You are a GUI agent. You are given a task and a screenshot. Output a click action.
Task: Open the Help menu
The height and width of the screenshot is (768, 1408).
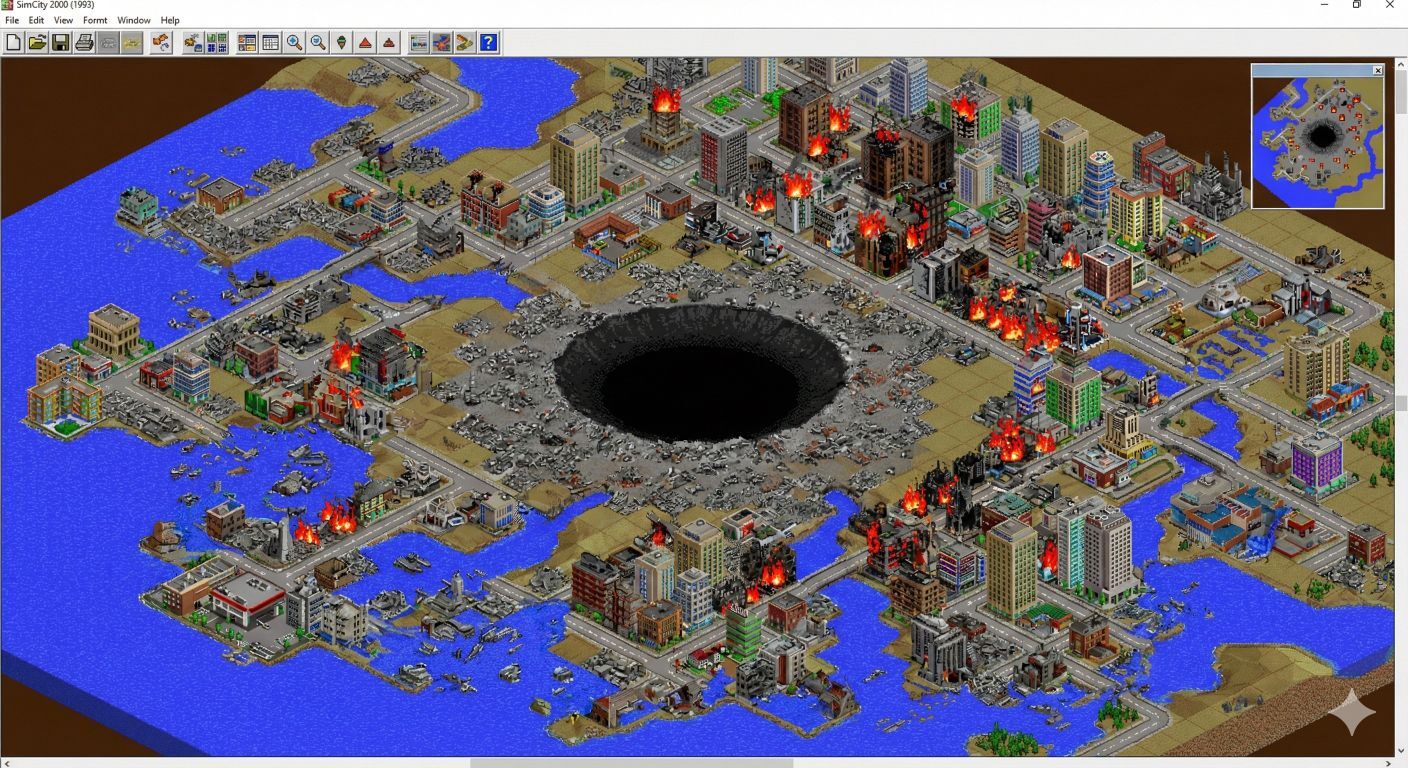[170, 20]
